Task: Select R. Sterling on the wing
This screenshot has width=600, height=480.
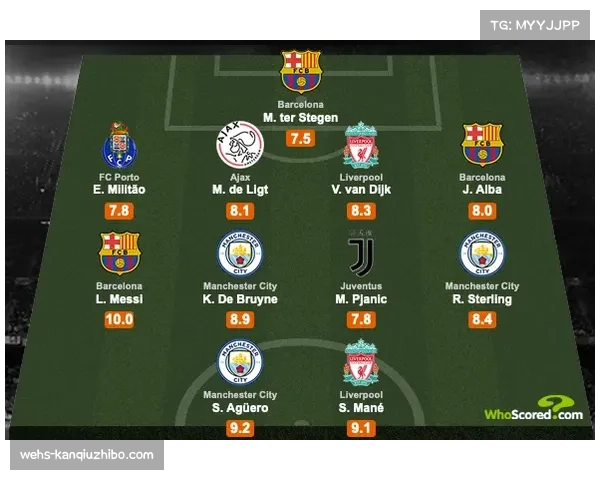Action: [482, 299]
